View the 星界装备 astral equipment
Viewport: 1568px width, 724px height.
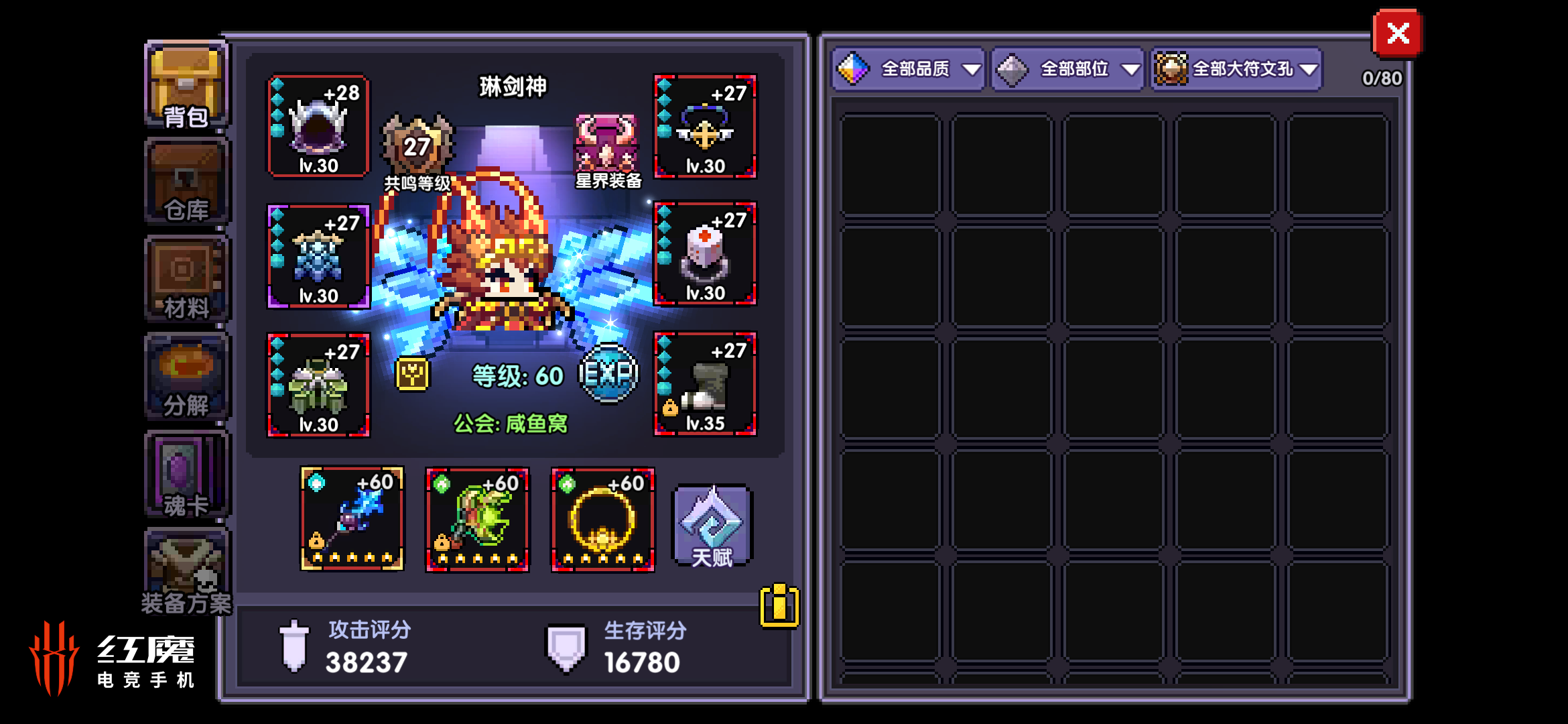coord(606,144)
